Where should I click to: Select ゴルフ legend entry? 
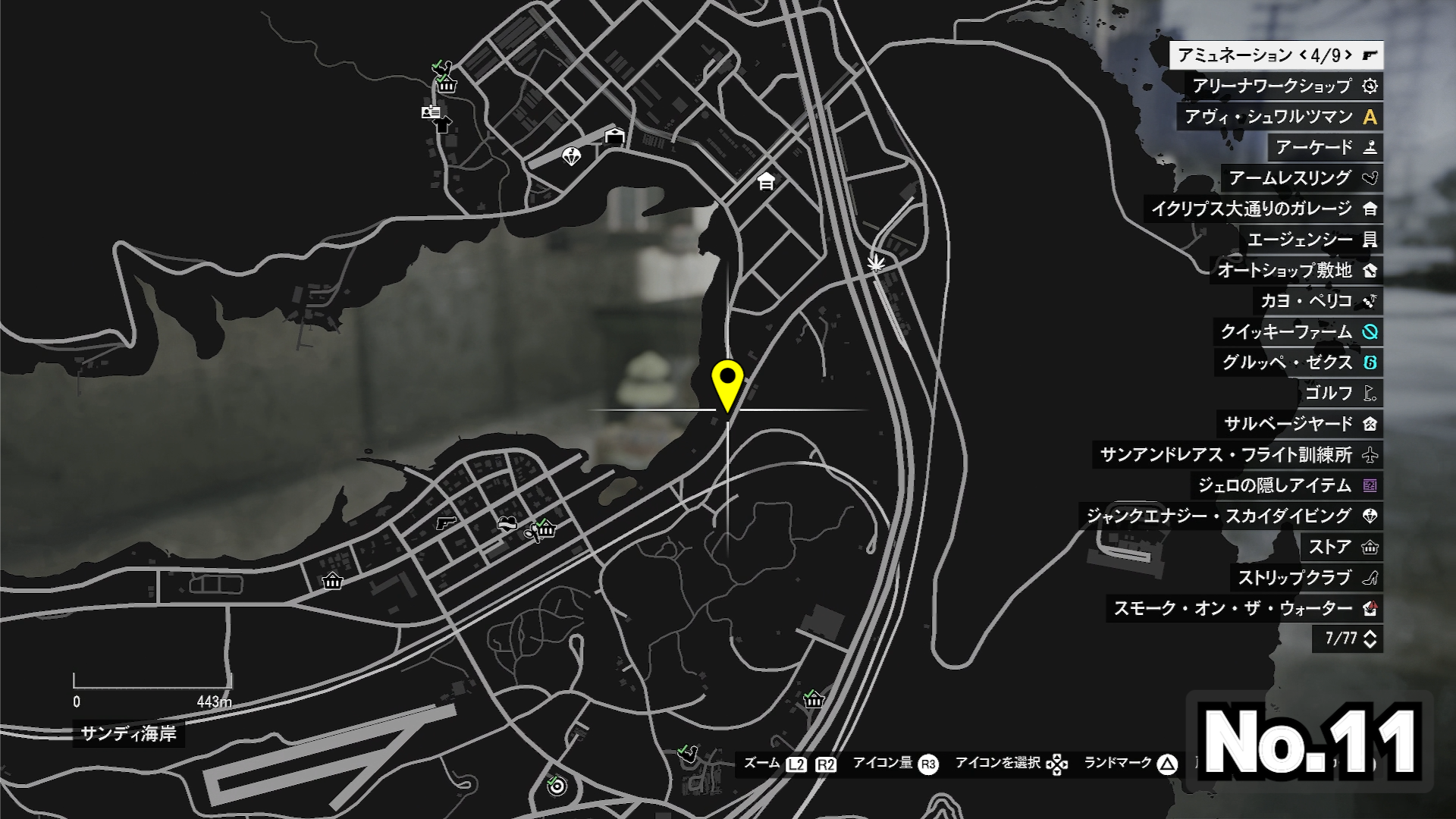coord(1339,393)
